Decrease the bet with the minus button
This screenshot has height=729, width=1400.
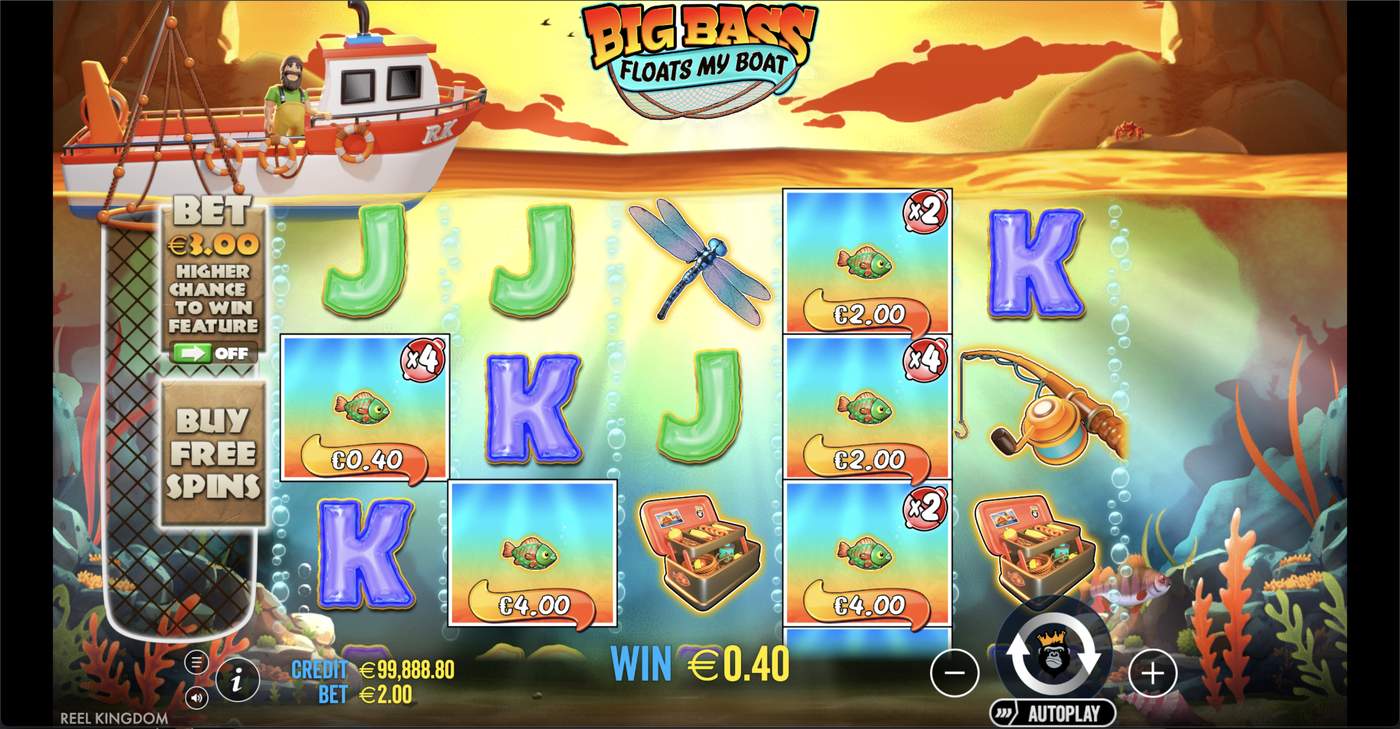click(x=954, y=674)
